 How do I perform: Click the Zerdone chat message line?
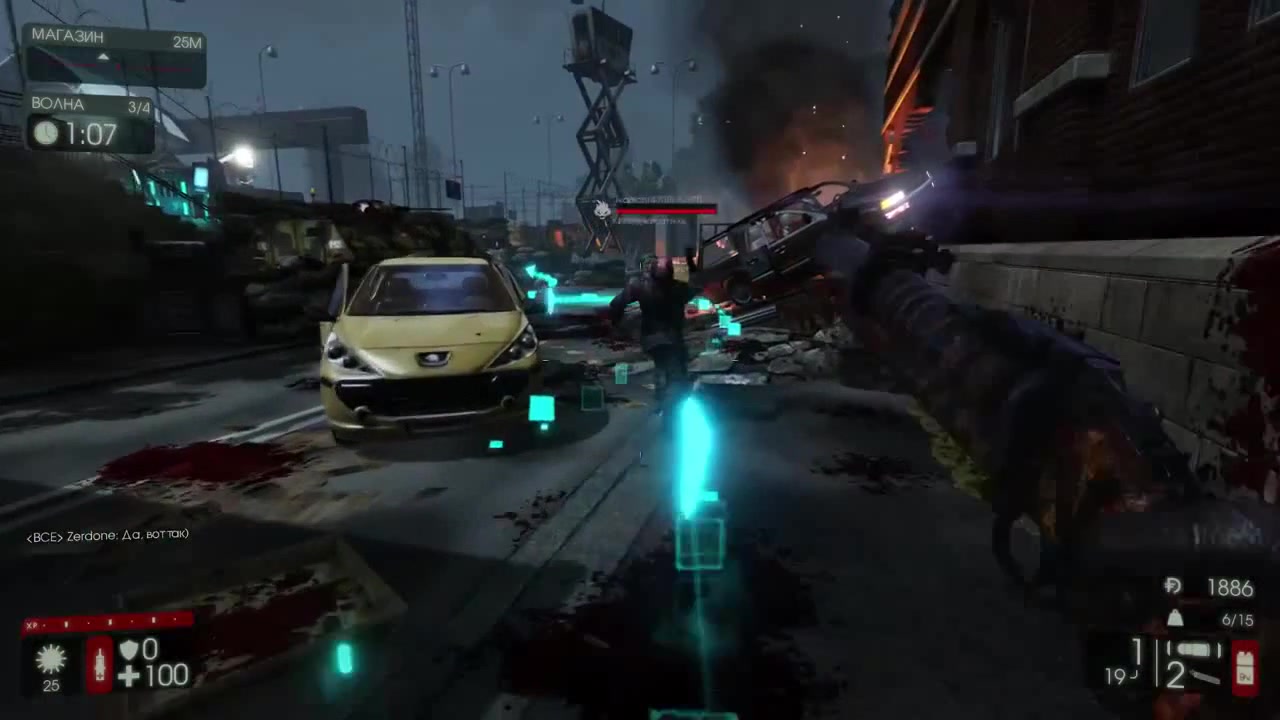[108, 536]
